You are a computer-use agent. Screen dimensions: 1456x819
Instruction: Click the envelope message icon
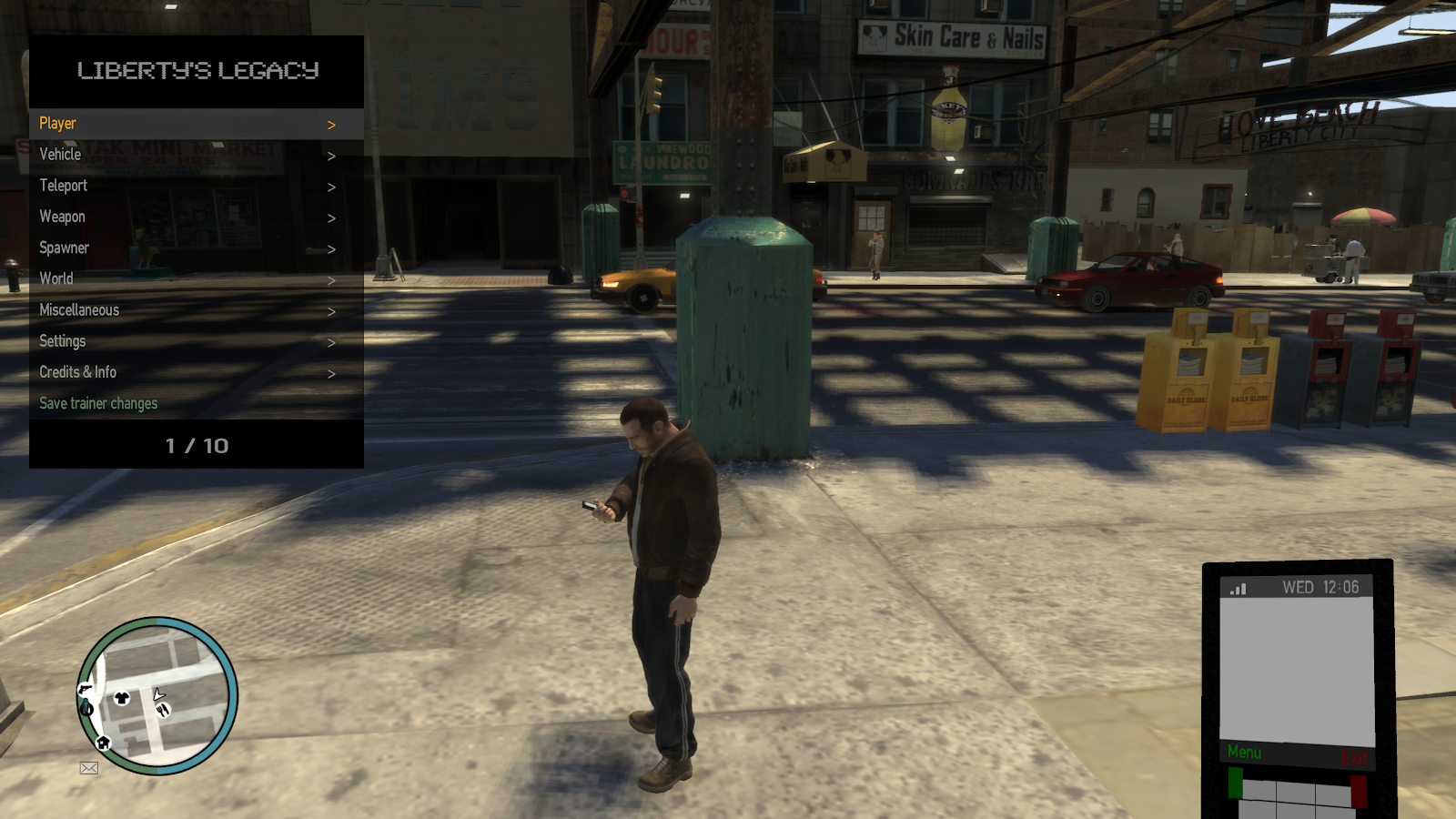pyautogui.click(x=89, y=768)
